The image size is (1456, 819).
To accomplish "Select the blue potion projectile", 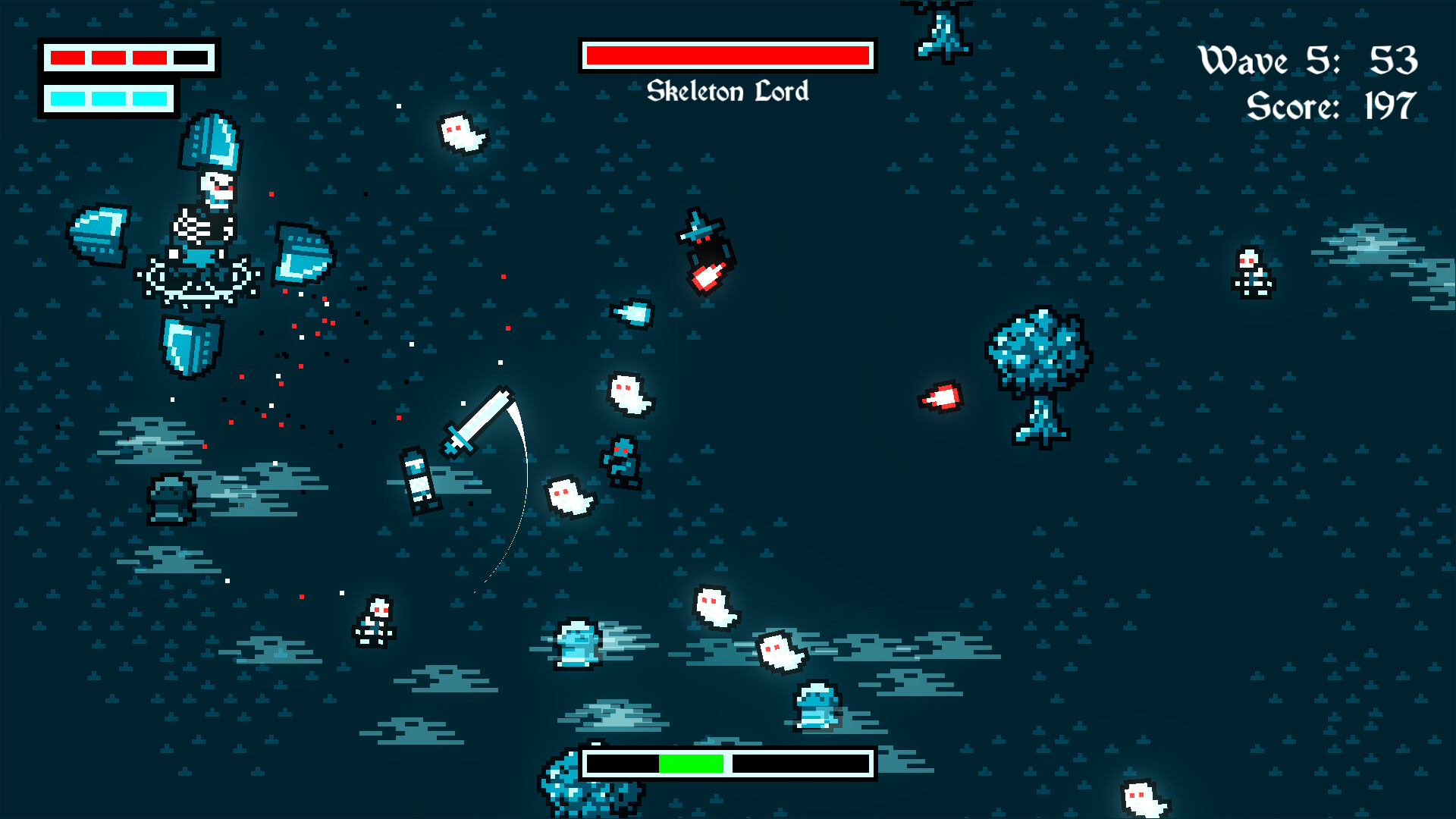I will pyautogui.click(x=629, y=315).
